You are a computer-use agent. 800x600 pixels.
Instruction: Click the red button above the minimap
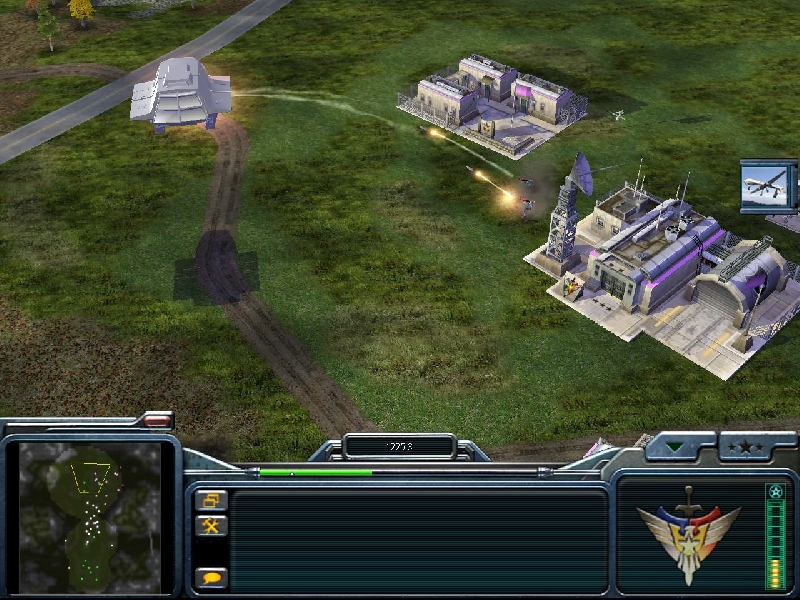(x=157, y=420)
